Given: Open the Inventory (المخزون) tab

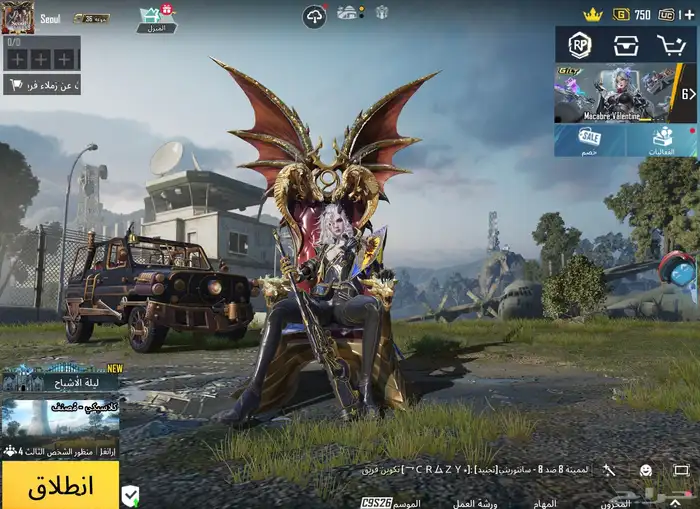Looking at the screenshot, I should point(618,503).
